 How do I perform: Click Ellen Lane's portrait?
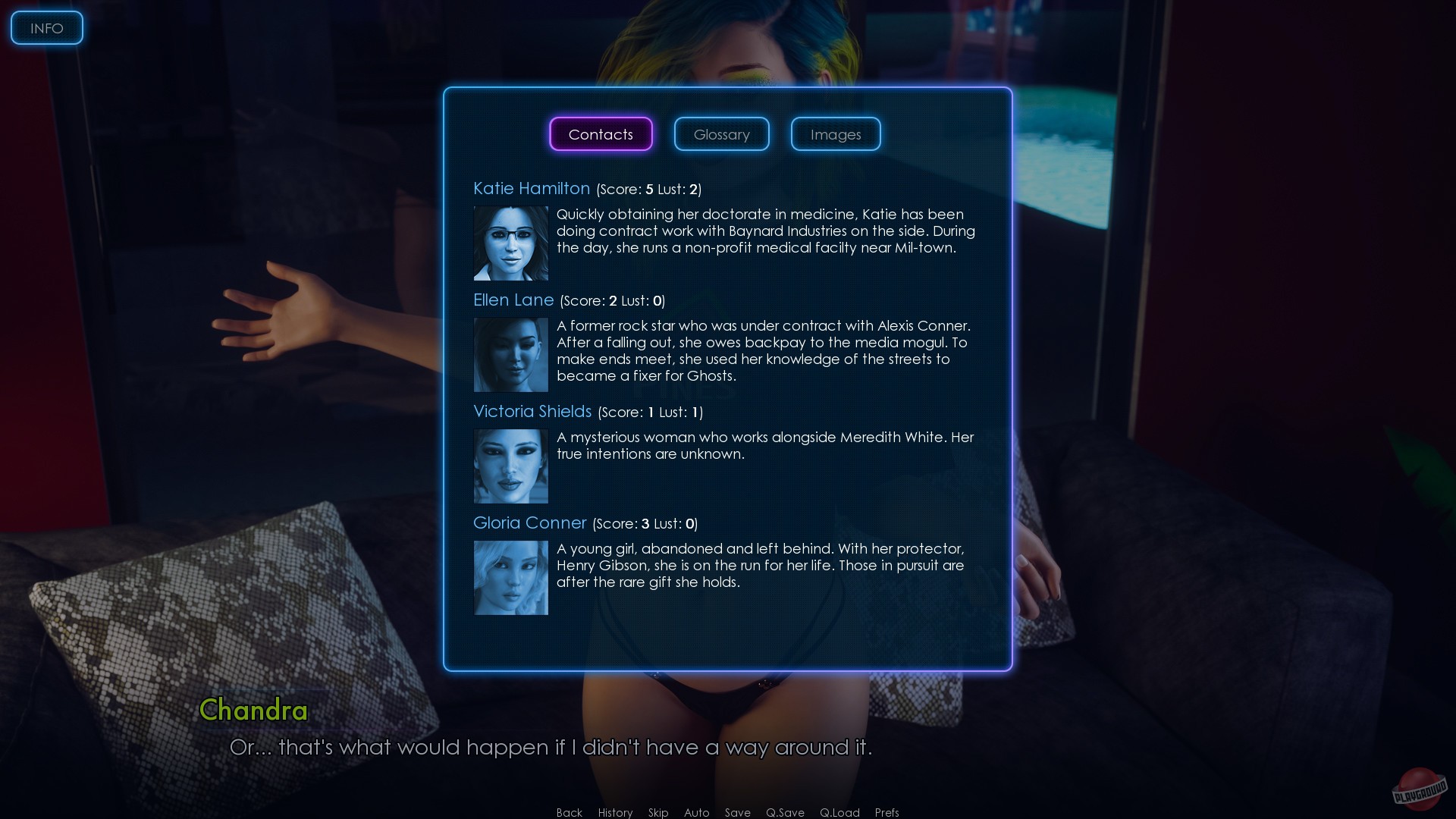(x=510, y=354)
